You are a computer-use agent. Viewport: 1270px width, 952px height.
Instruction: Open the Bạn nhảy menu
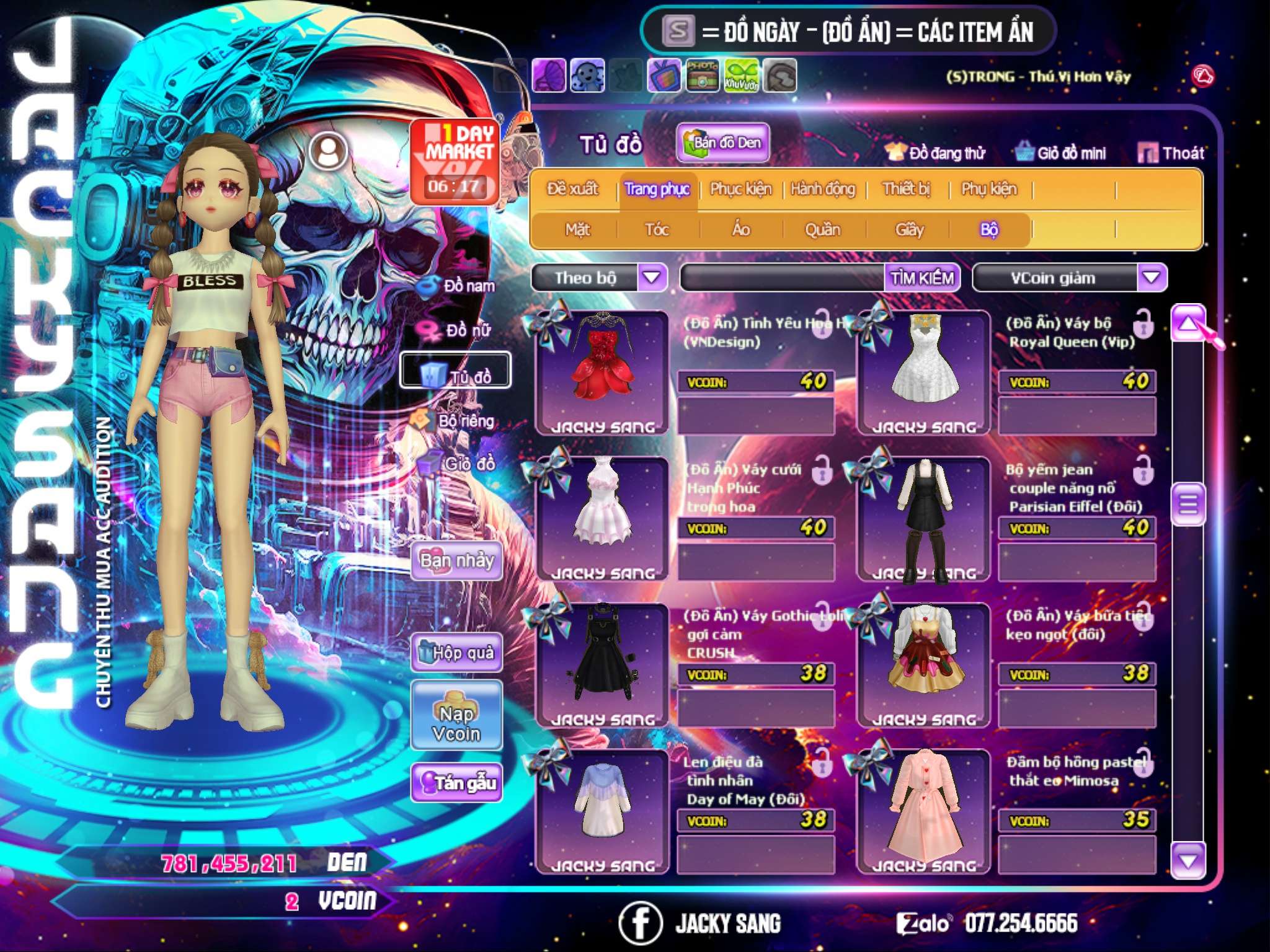[x=457, y=560]
